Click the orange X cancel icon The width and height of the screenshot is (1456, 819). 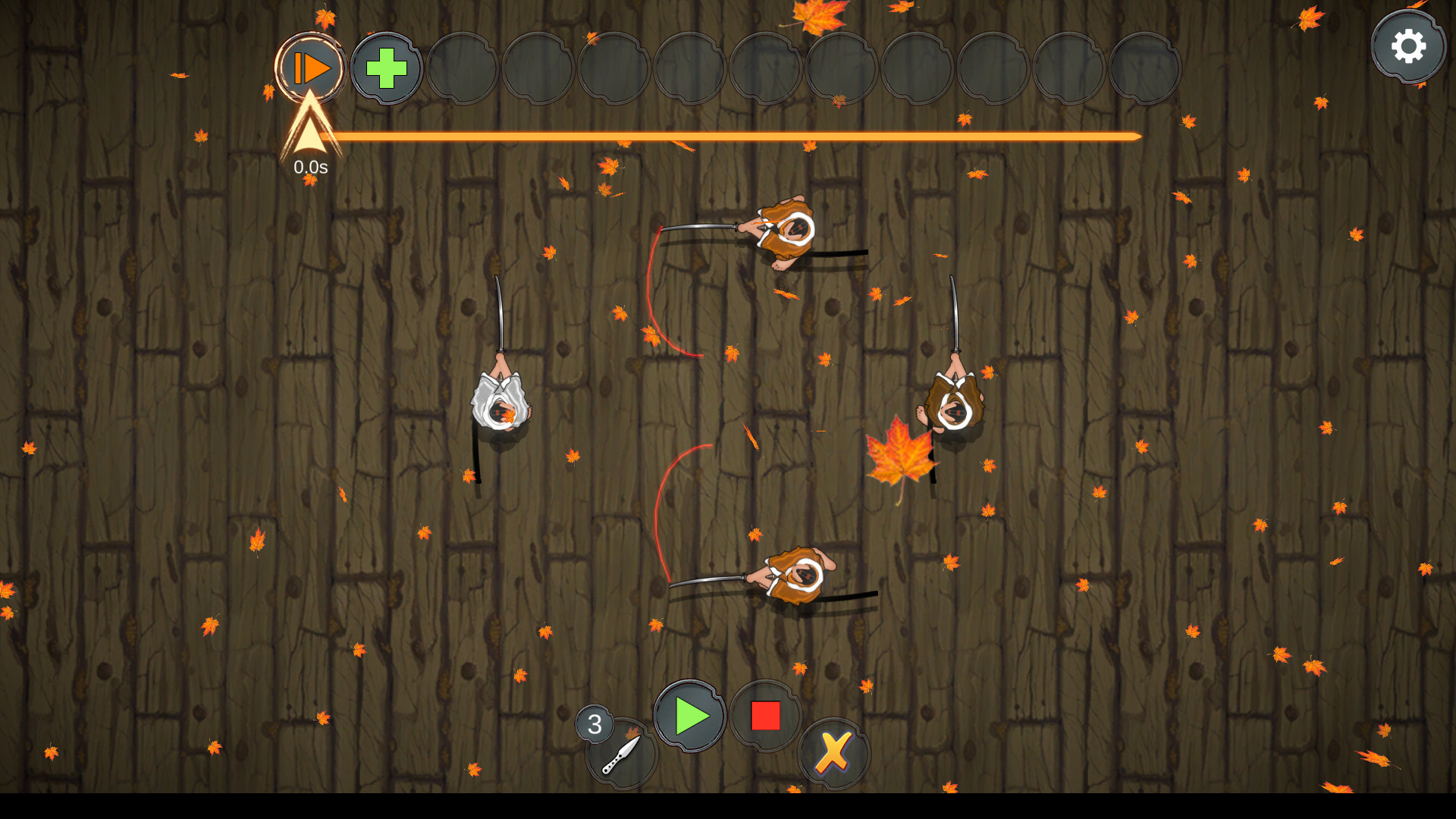coord(832,752)
